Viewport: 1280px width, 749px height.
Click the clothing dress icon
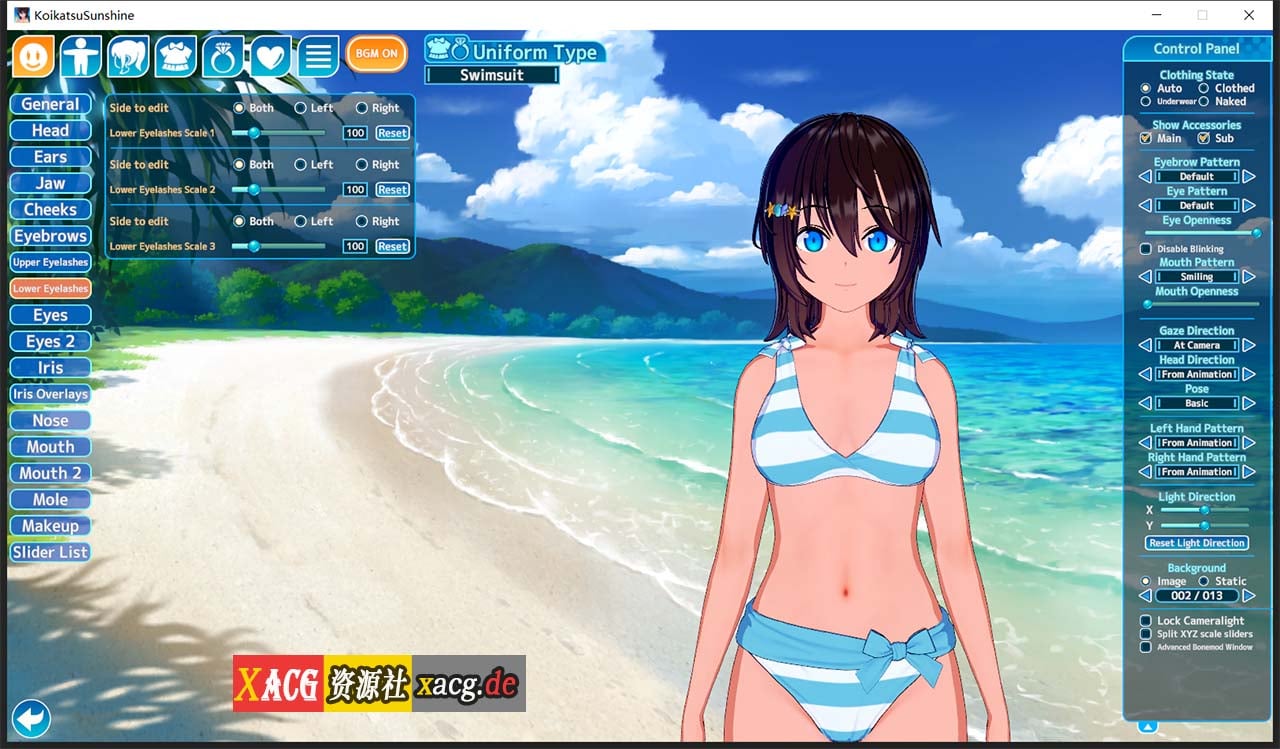tap(176, 56)
